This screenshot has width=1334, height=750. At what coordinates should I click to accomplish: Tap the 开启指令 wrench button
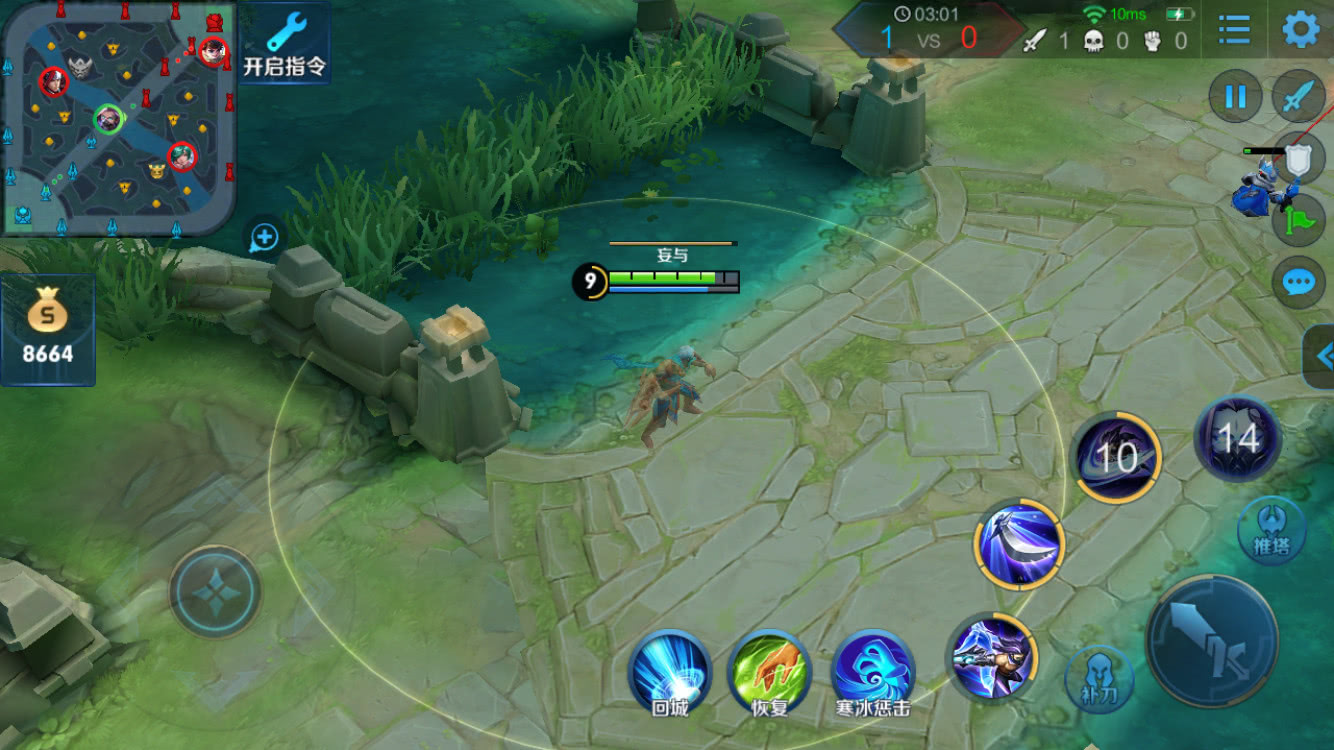click(x=285, y=43)
